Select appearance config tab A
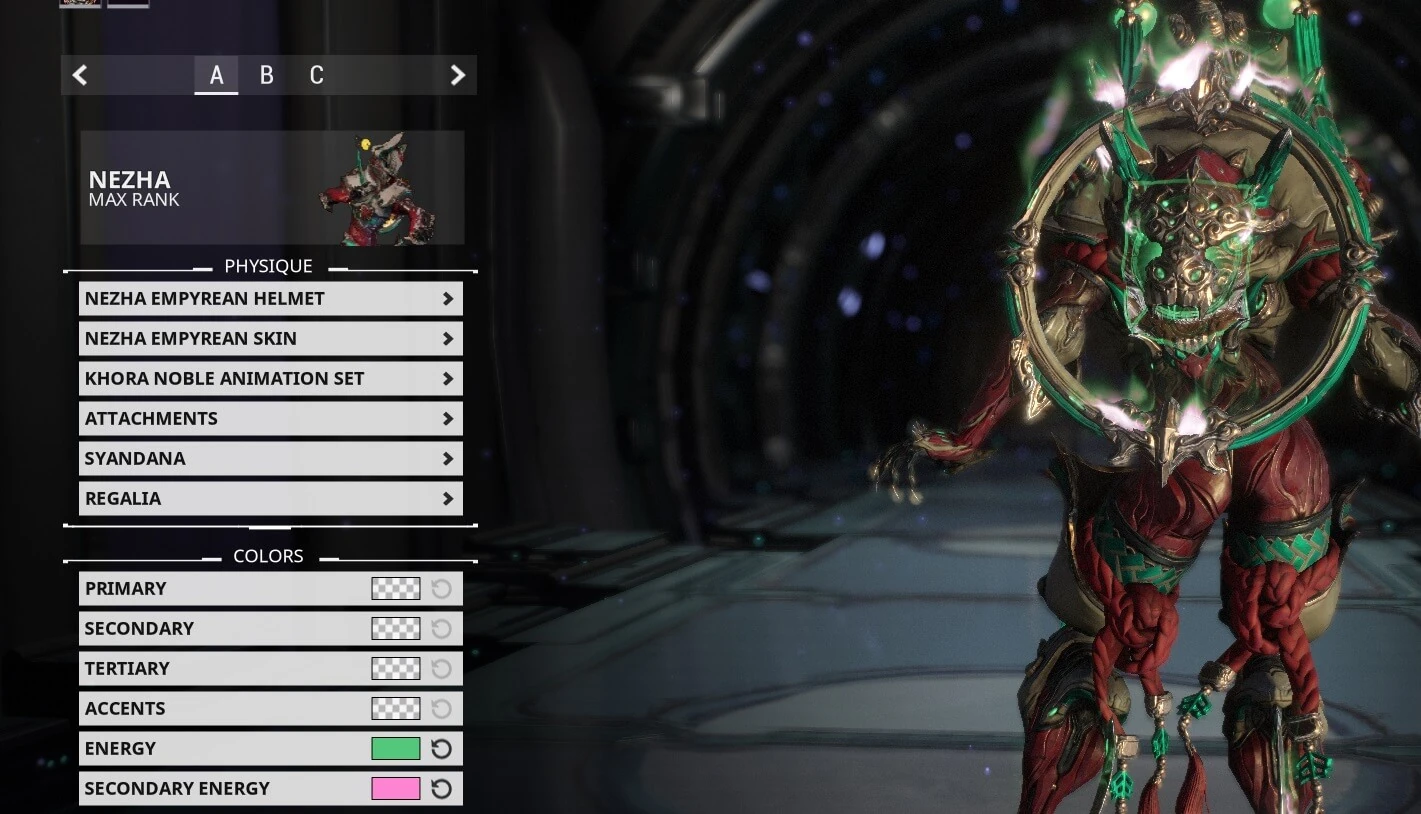 click(216, 75)
